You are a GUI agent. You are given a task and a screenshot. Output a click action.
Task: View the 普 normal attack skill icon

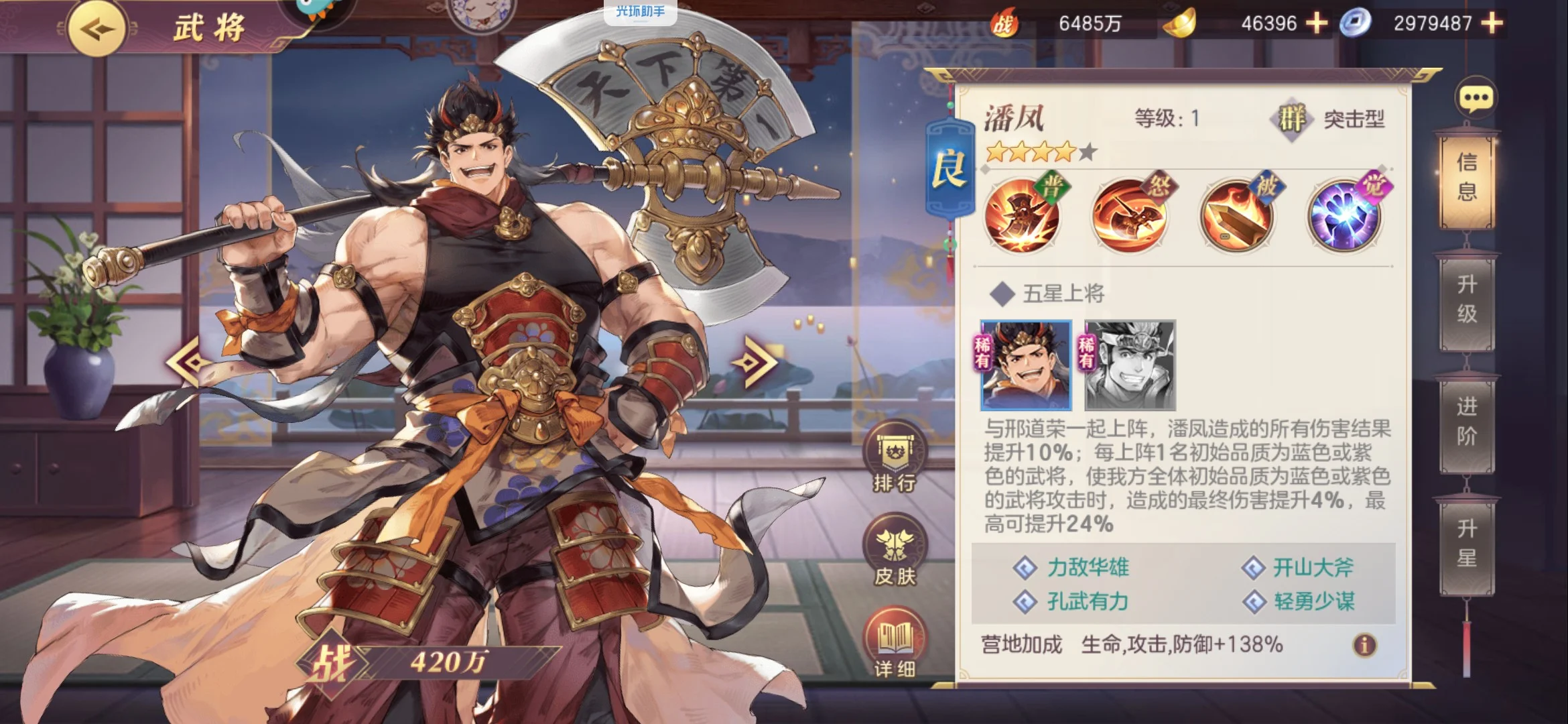pyautogui.click(x=1022, y=216)
